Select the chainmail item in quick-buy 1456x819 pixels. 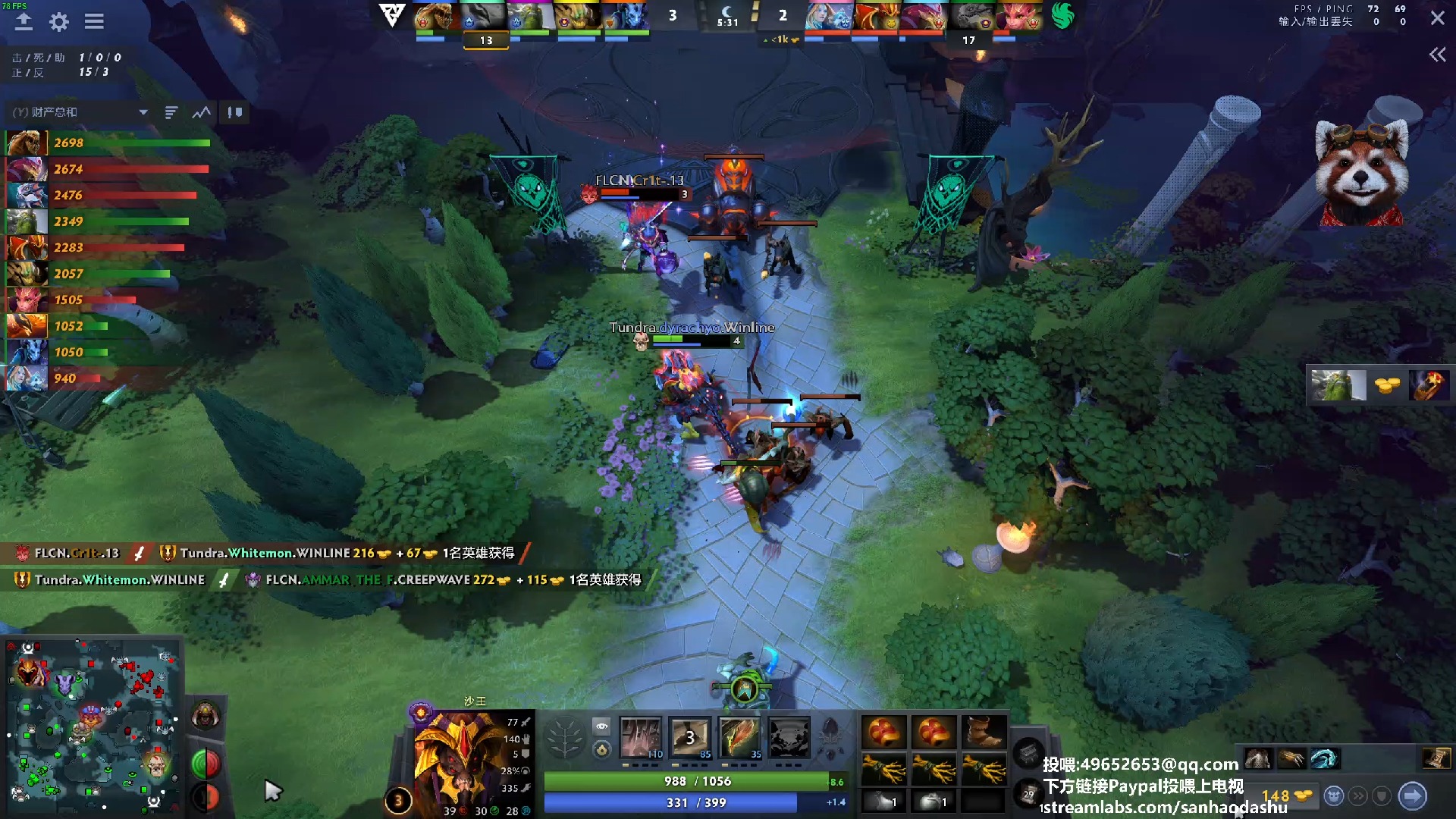click(x=1258, y=758)
